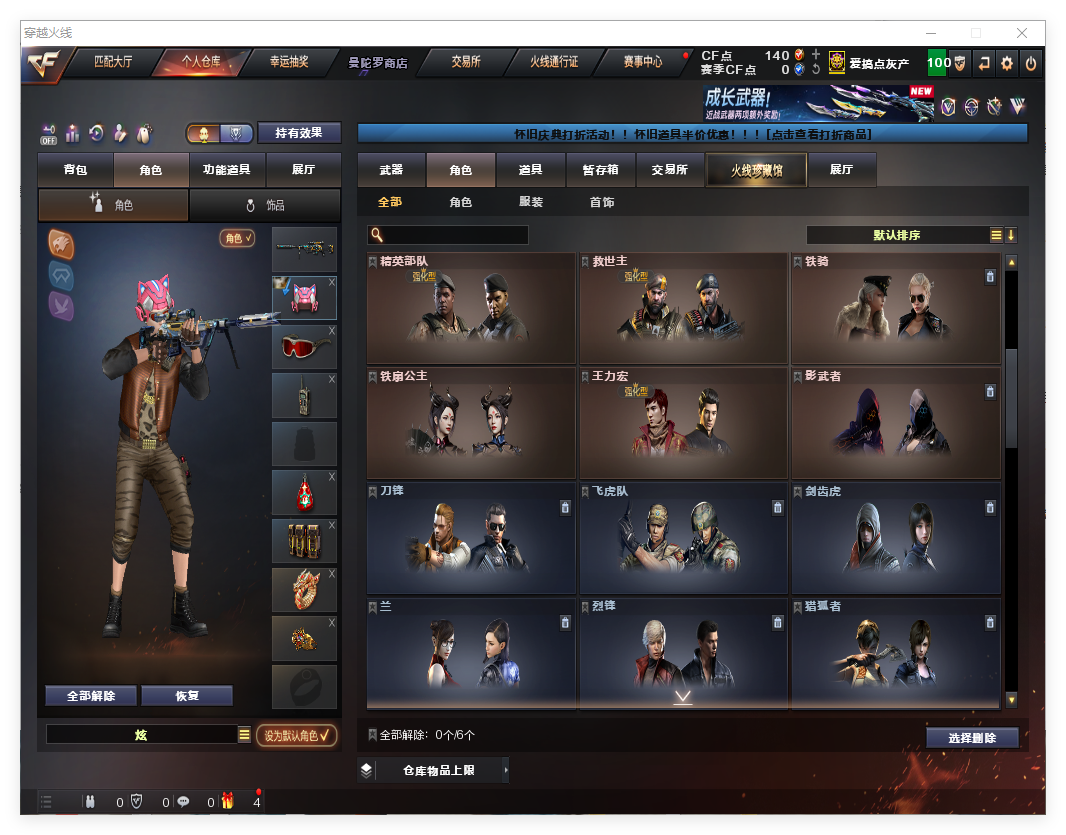Screen dimensions: 1066x835
Task: Select the 饰品 accessories sub-tab
Action: tap(265, 205)
